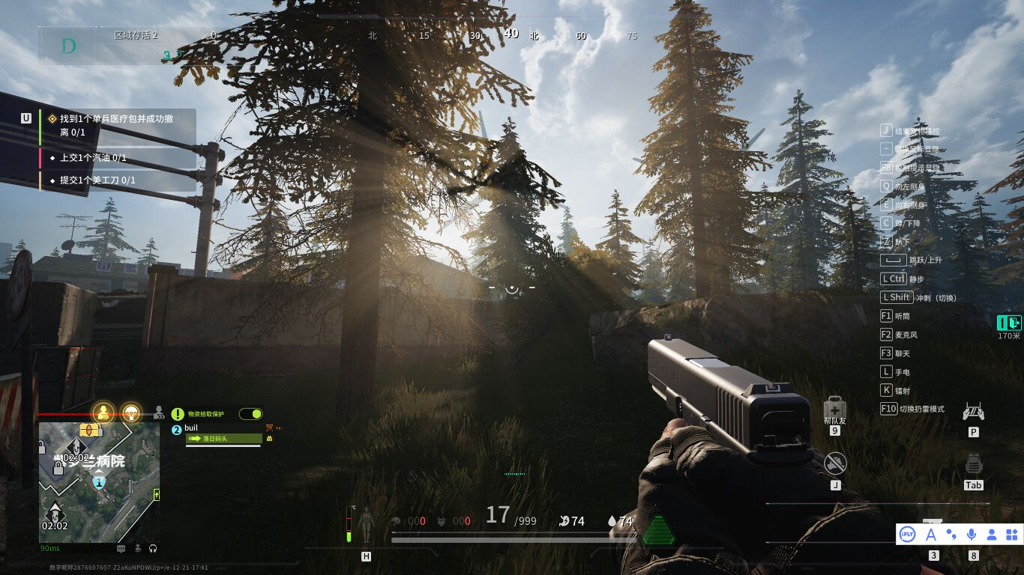Activate the microphone on the iFLY toolbar
The width and height of the screenshot is (1024, 575).
[x=971, y=535]
